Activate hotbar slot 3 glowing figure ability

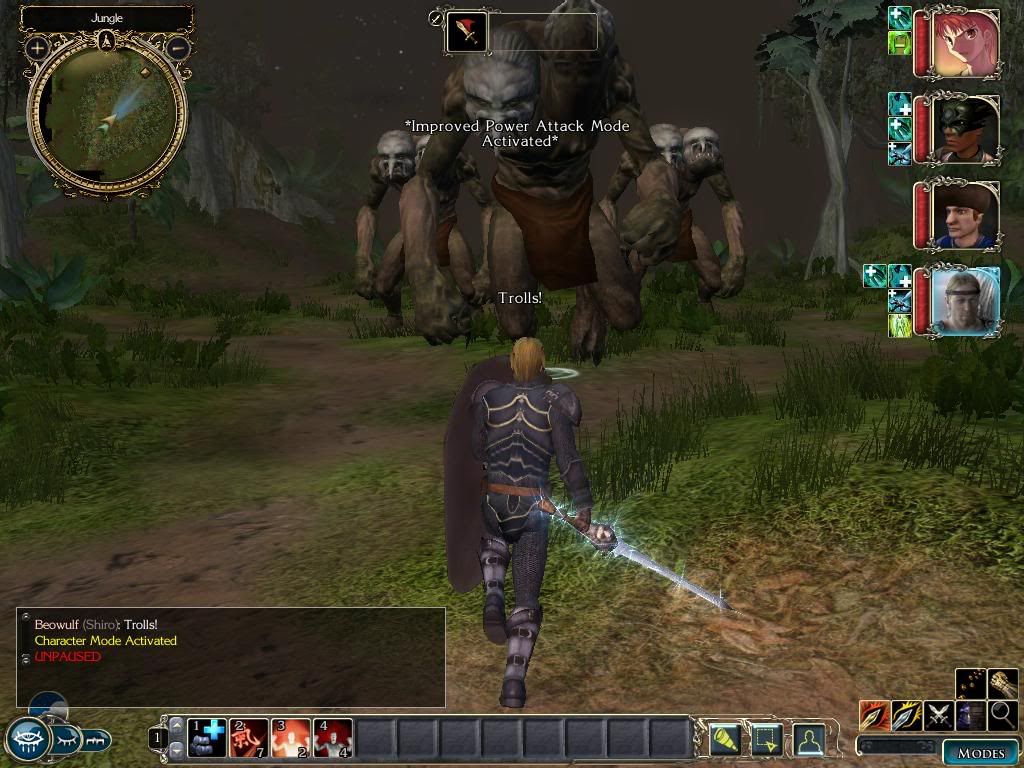click(291, 738)
